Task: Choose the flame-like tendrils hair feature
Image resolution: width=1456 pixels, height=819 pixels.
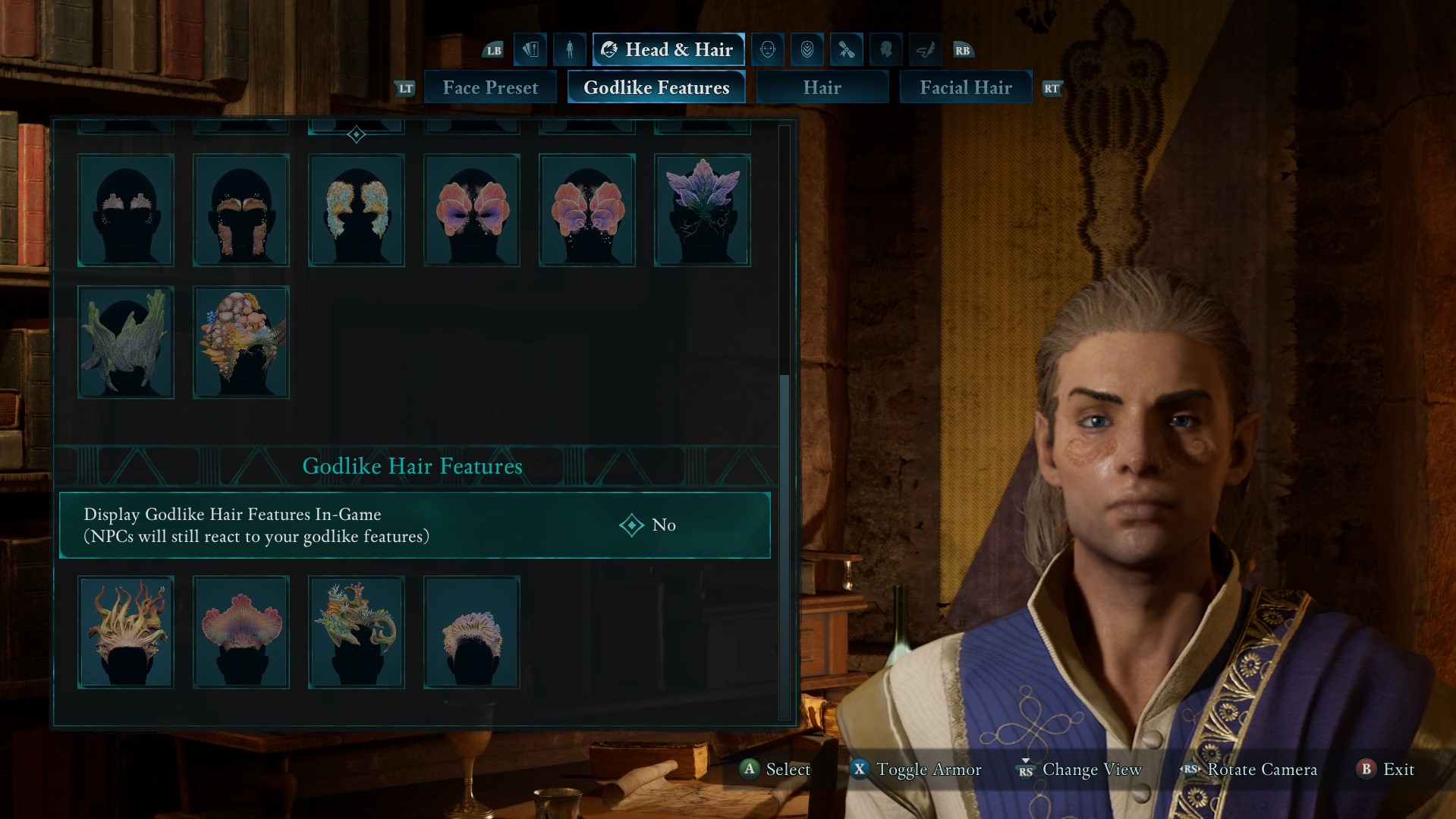Action: (x=126, y=632)
